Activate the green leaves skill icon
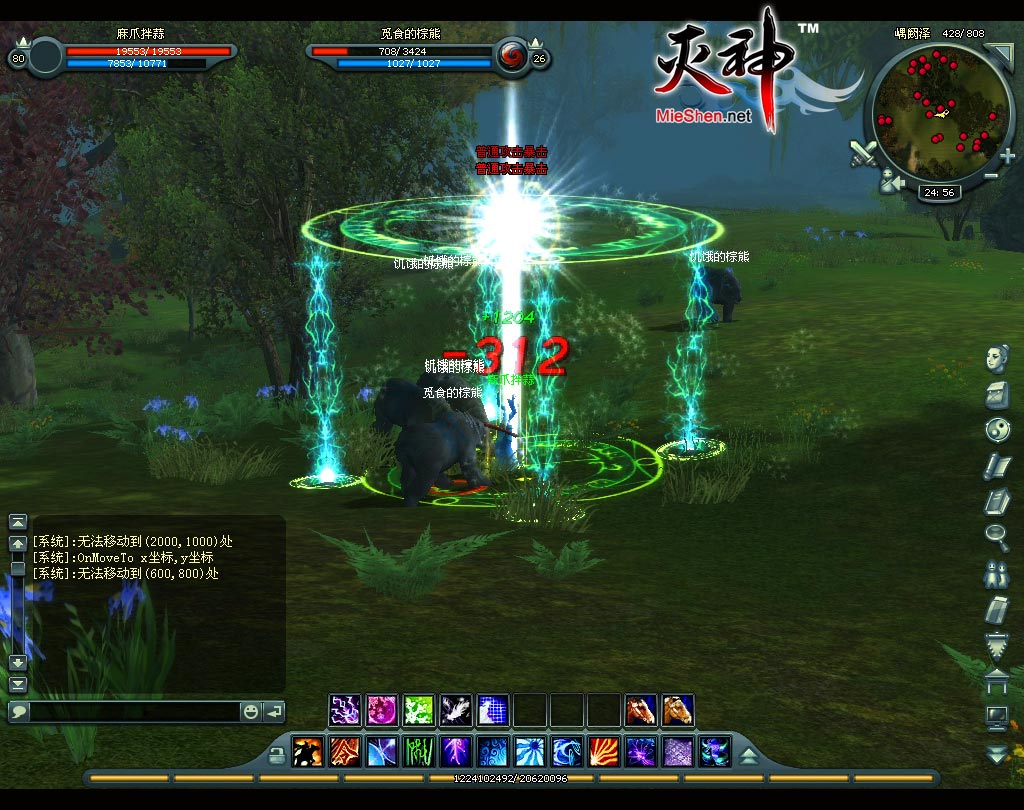The height and width of the screenshot is (810, 1024). [x=418, y=711]
